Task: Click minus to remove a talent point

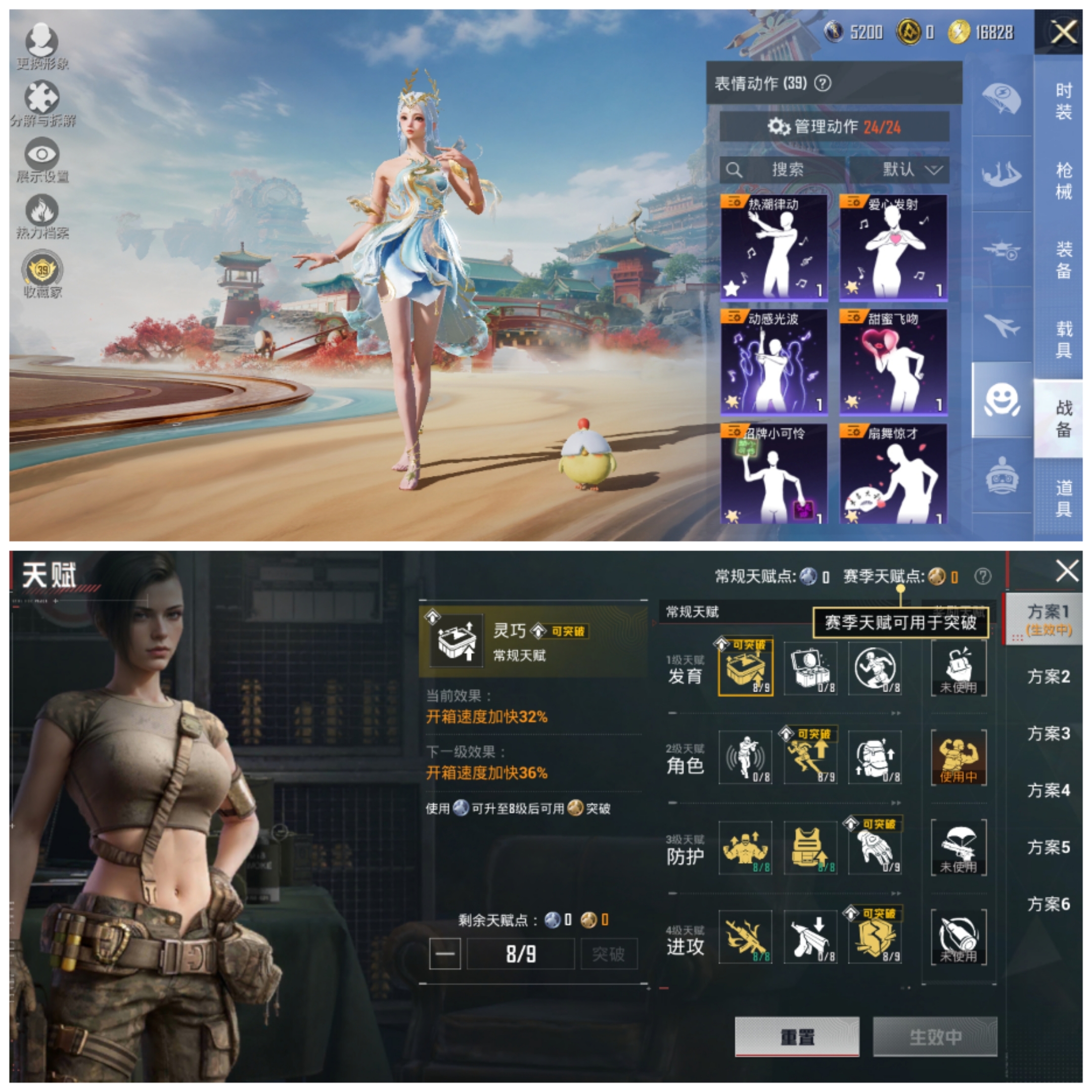Action: [x=446, y=954]
